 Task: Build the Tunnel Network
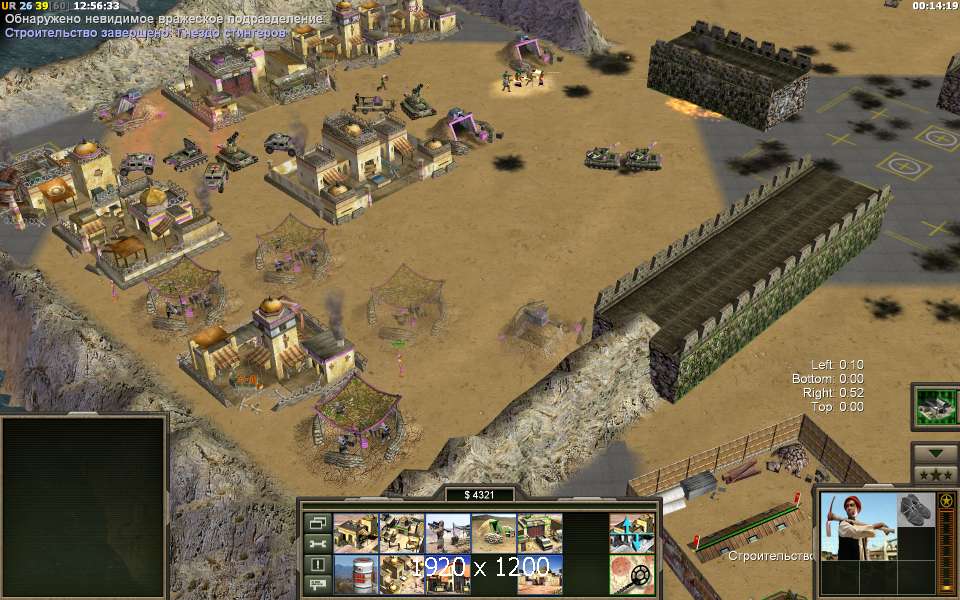click(x=492, y=533)
